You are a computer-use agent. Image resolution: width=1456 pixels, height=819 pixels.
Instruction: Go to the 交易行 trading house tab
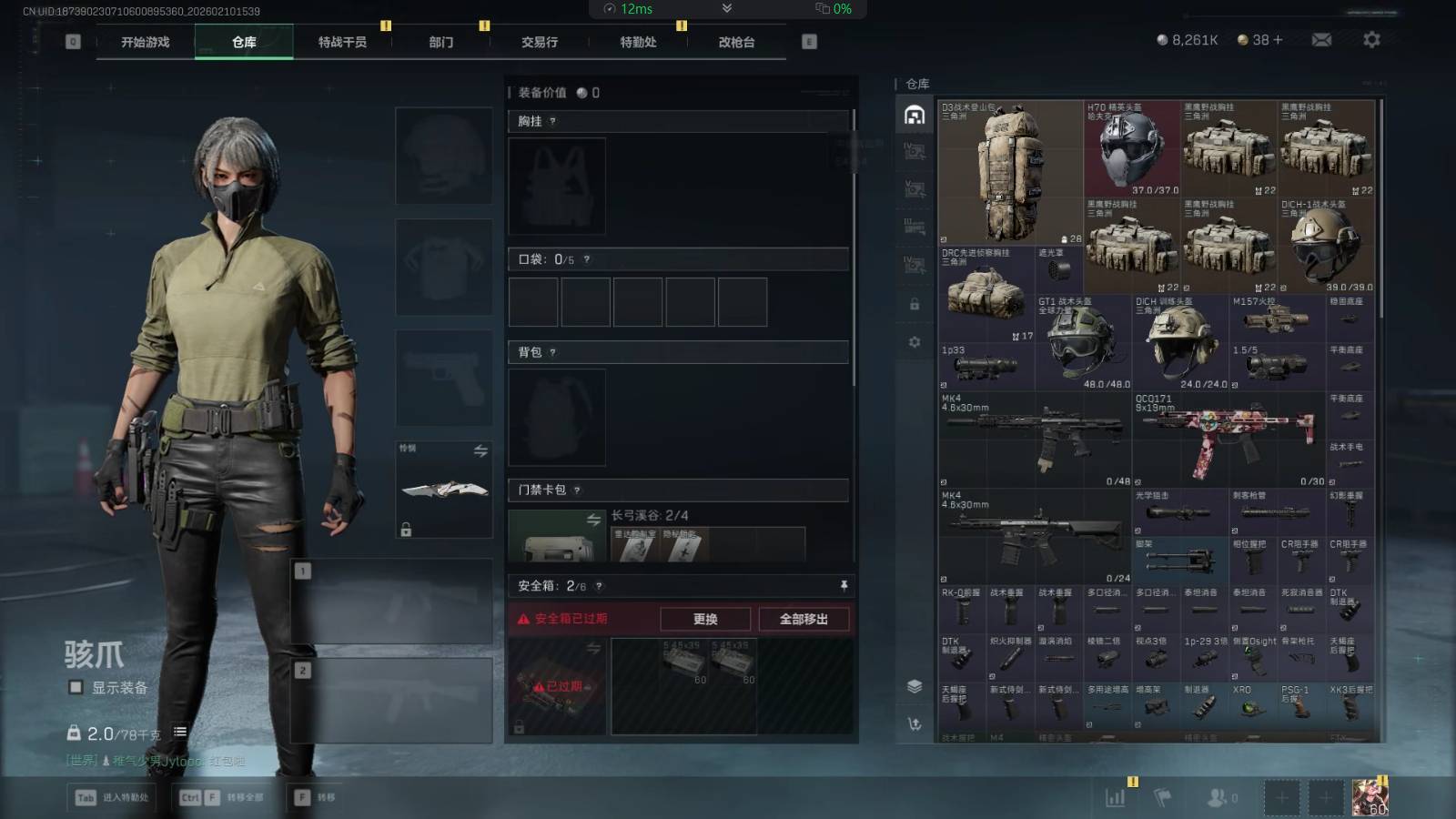pyautogui.click(x=540, y=42)
